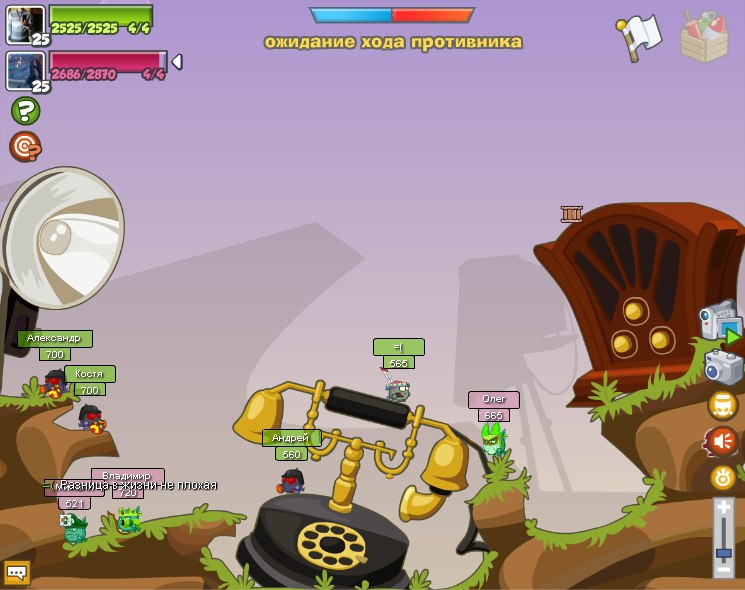Image resolution: width=745 pixels, height=590 pixels.
Task: Click the white arrow beside pink team bar
Action: click(x=177, y=62)
